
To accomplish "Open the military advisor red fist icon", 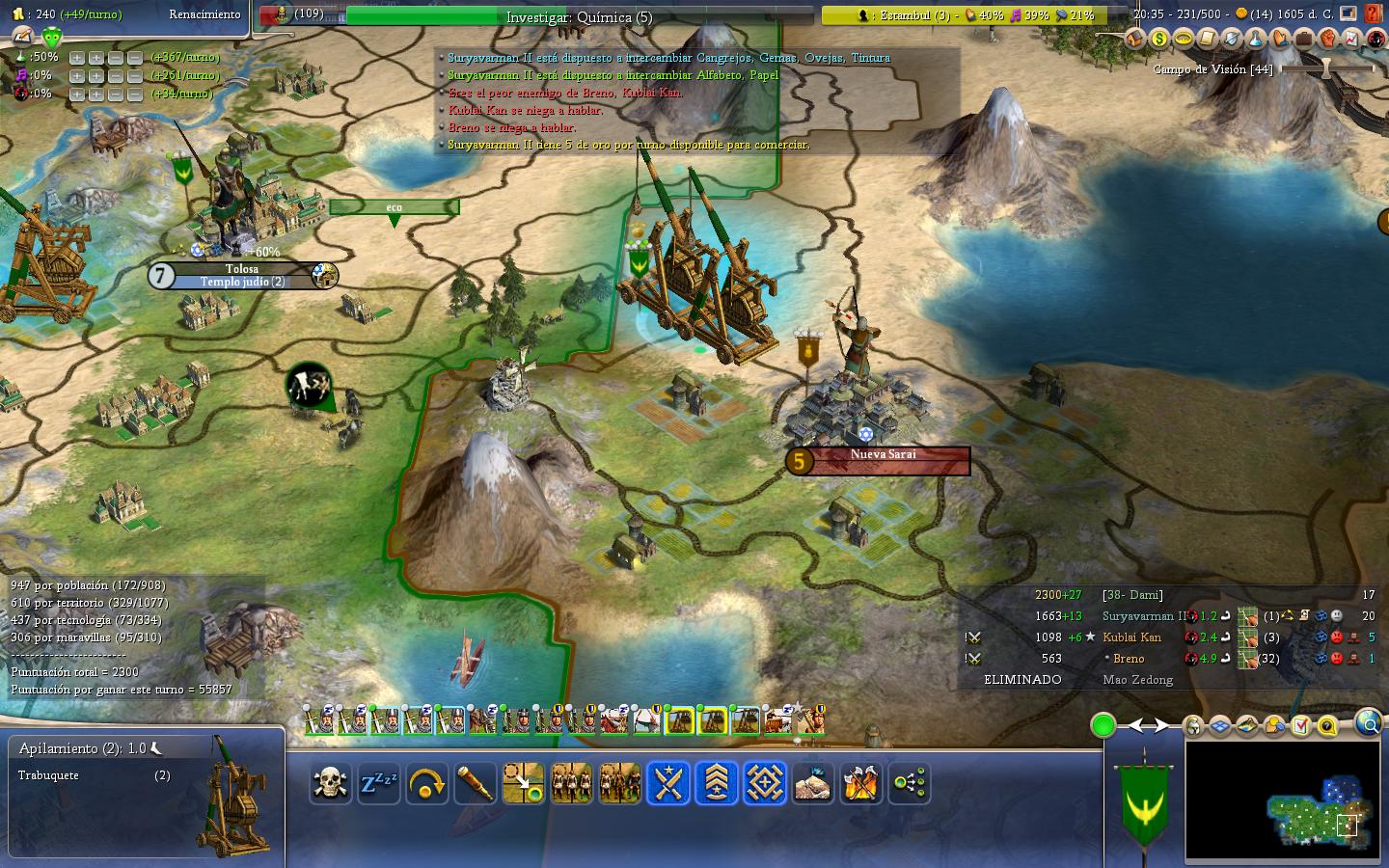I will (1327, 40).
